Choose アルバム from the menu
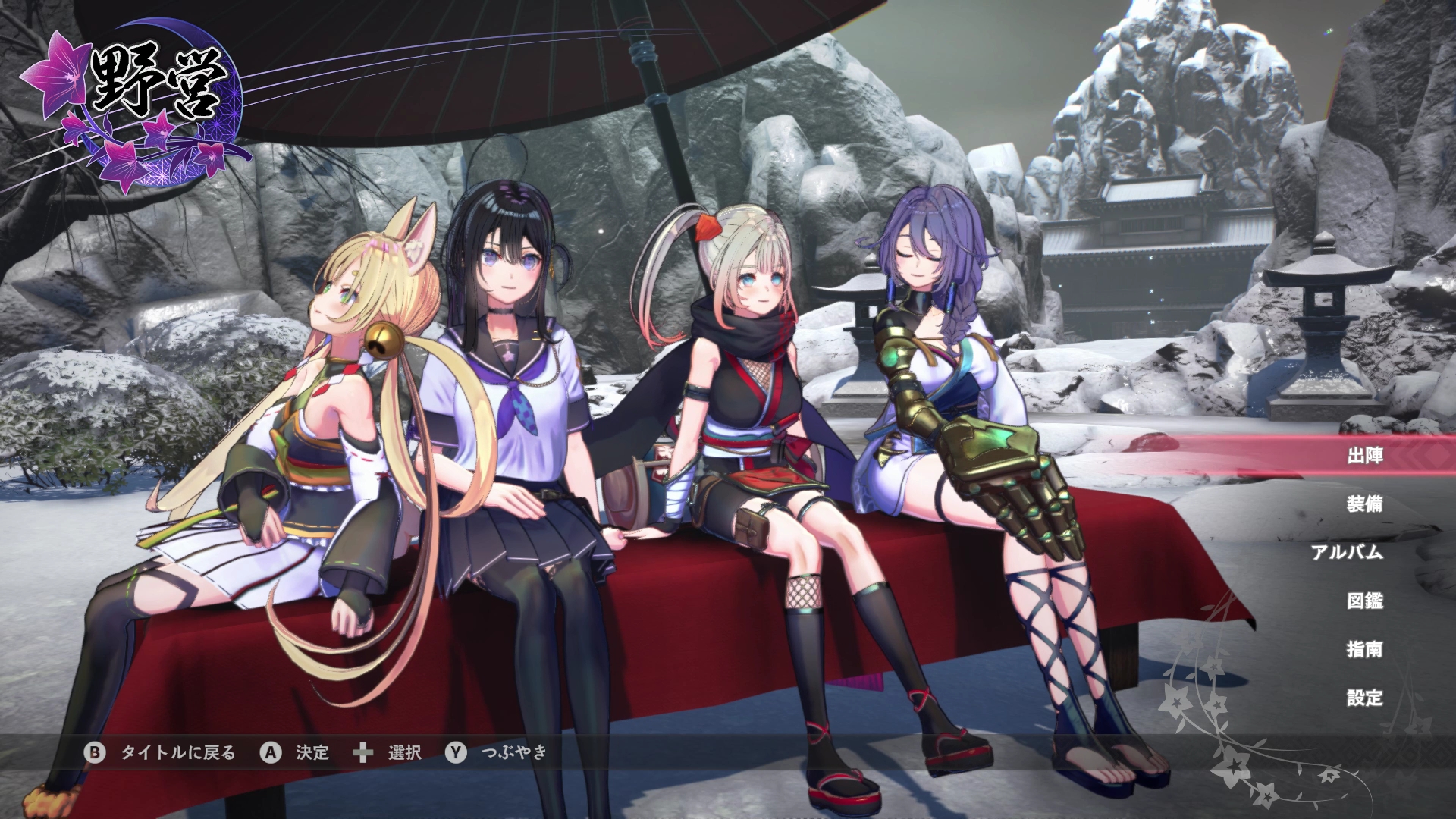This screenshot has width=1456, height=819. click(1347, 552)
